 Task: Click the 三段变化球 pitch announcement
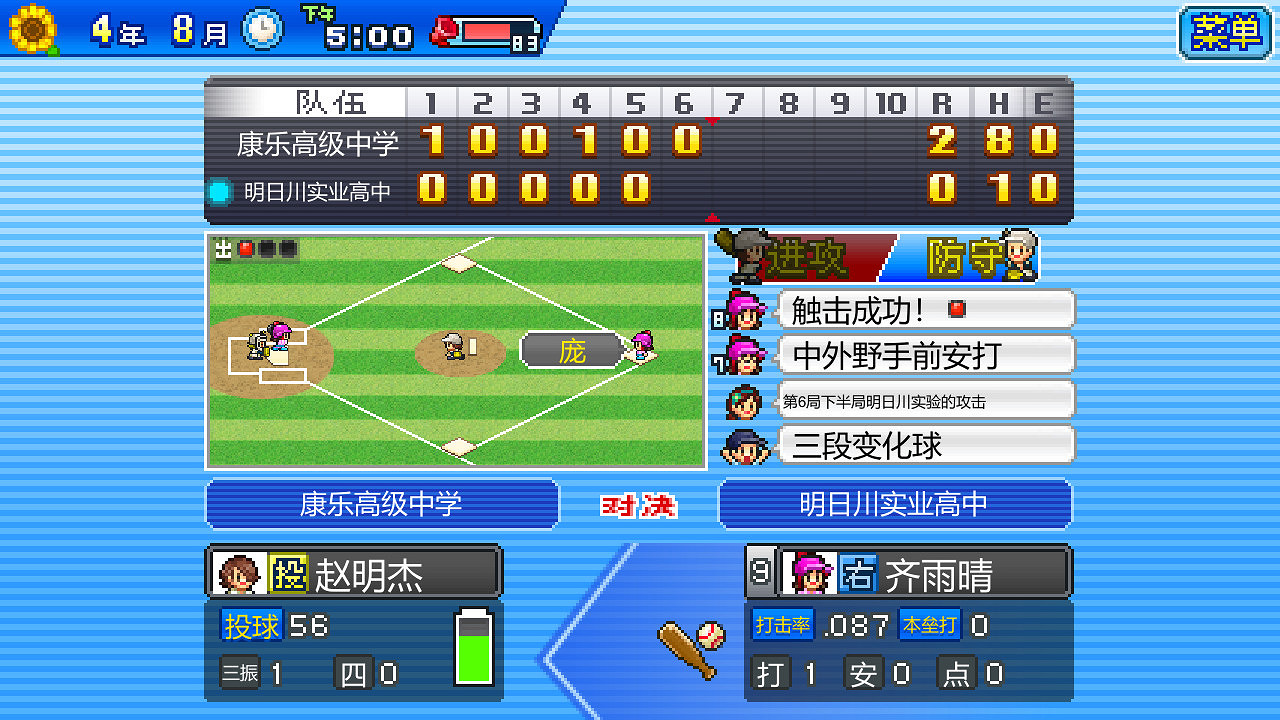pyautogui.click(x=925, y=445)
